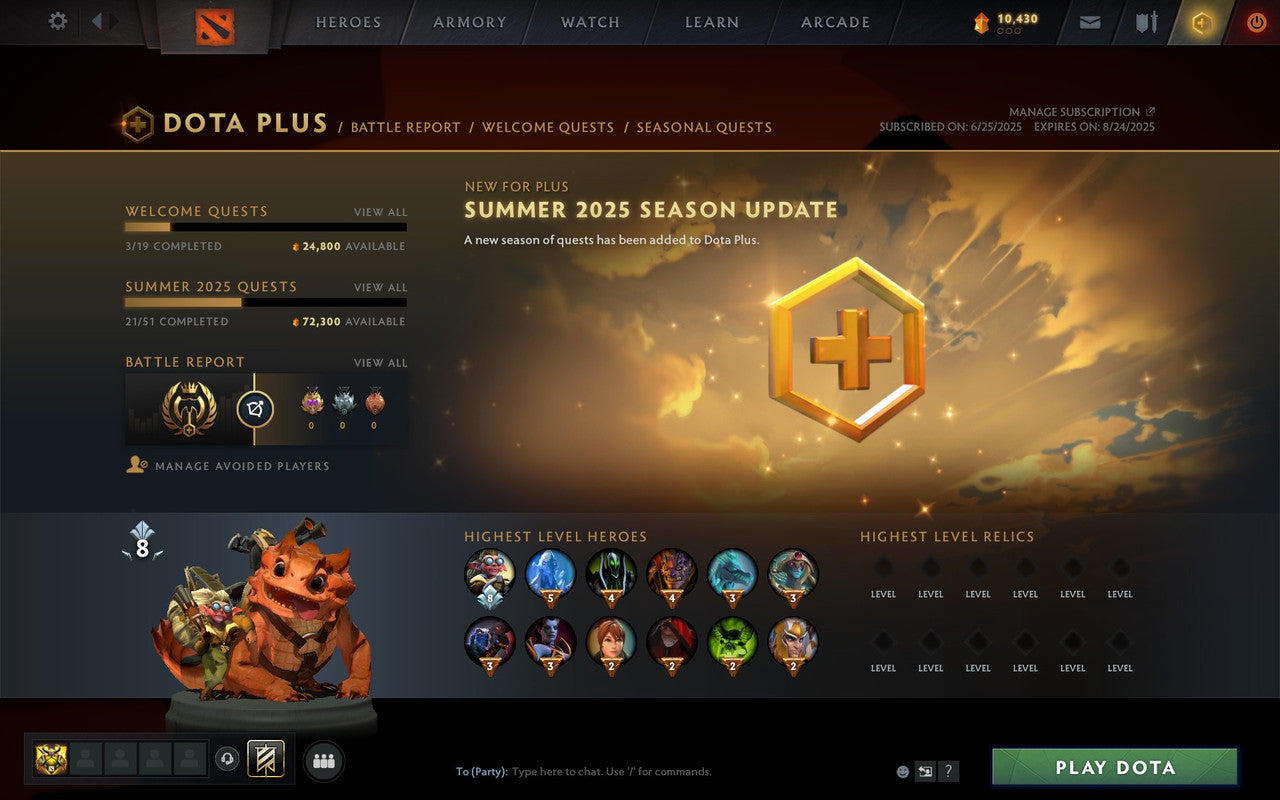Open the friends list icon
The height and width of the screenshot is (800, 1280).
pos(323,760)
